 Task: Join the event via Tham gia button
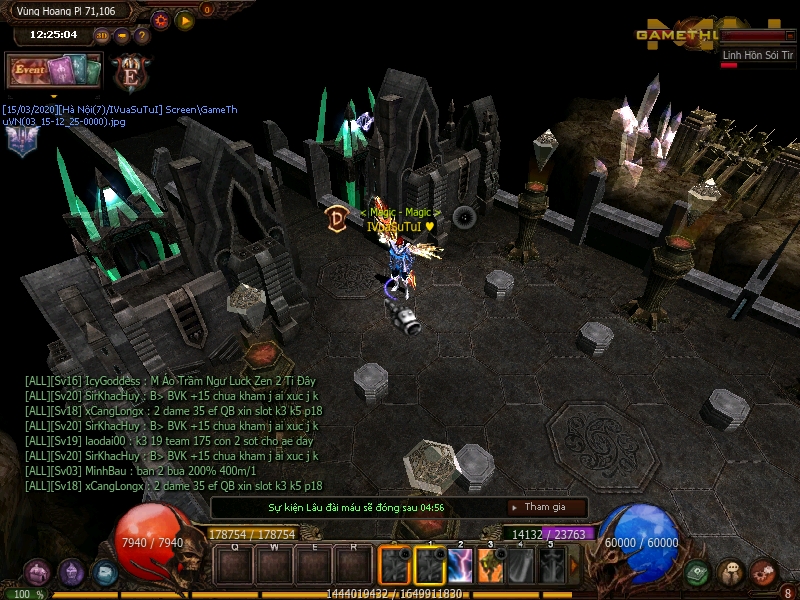[546, 507]
